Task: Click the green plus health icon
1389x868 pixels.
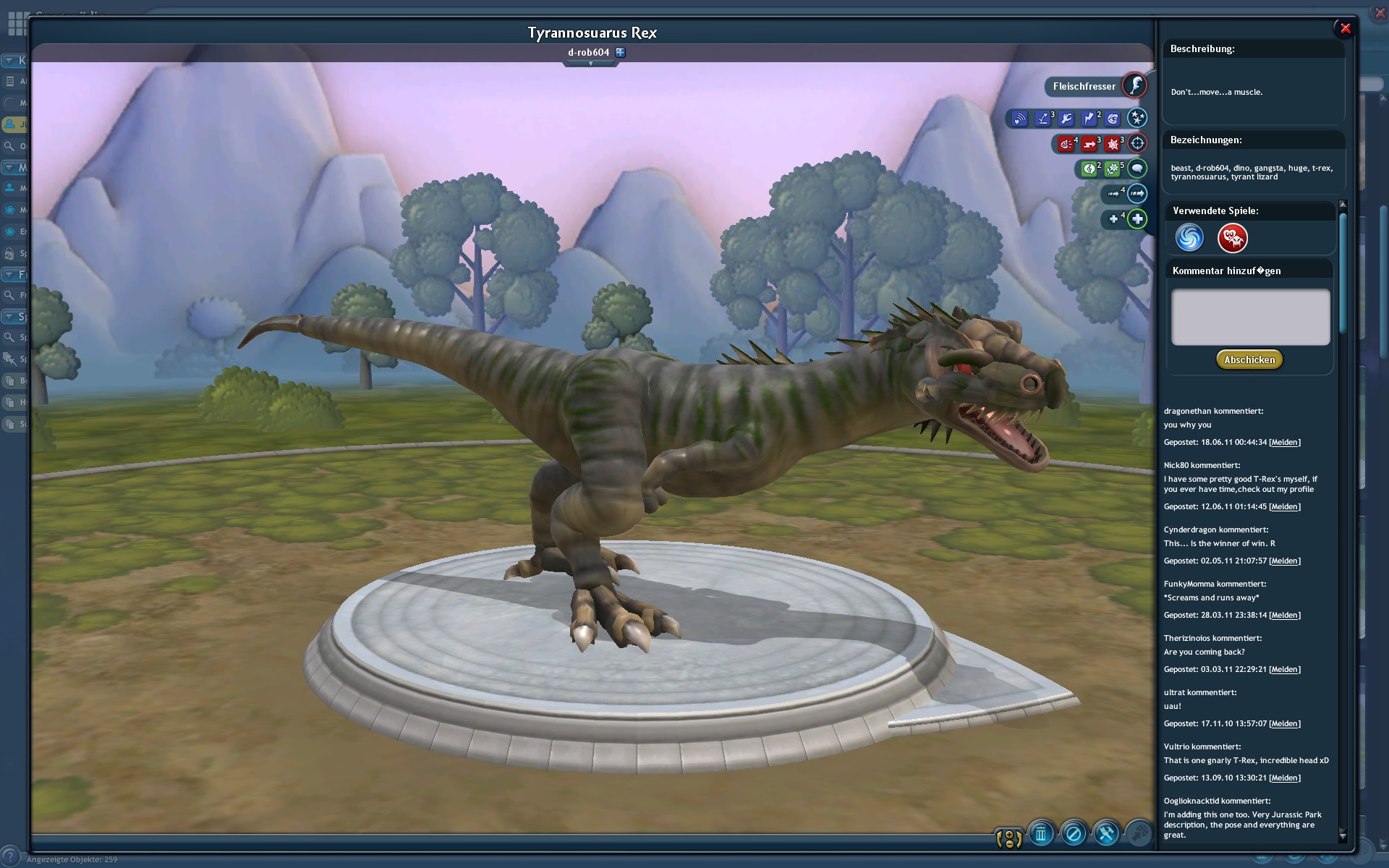Action: [1137, 218]
